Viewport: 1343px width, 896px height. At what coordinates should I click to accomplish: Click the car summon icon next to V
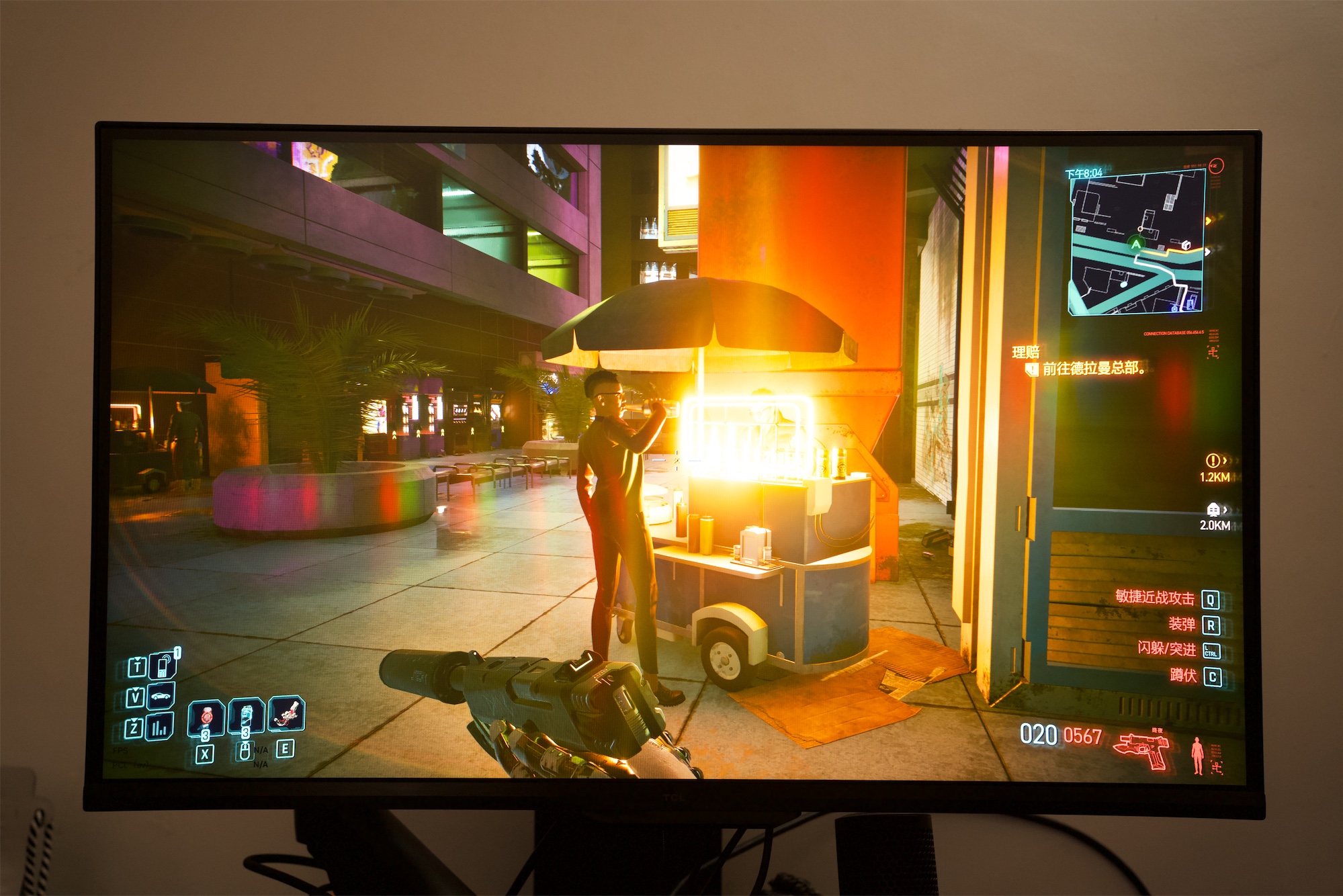(161, 696)
